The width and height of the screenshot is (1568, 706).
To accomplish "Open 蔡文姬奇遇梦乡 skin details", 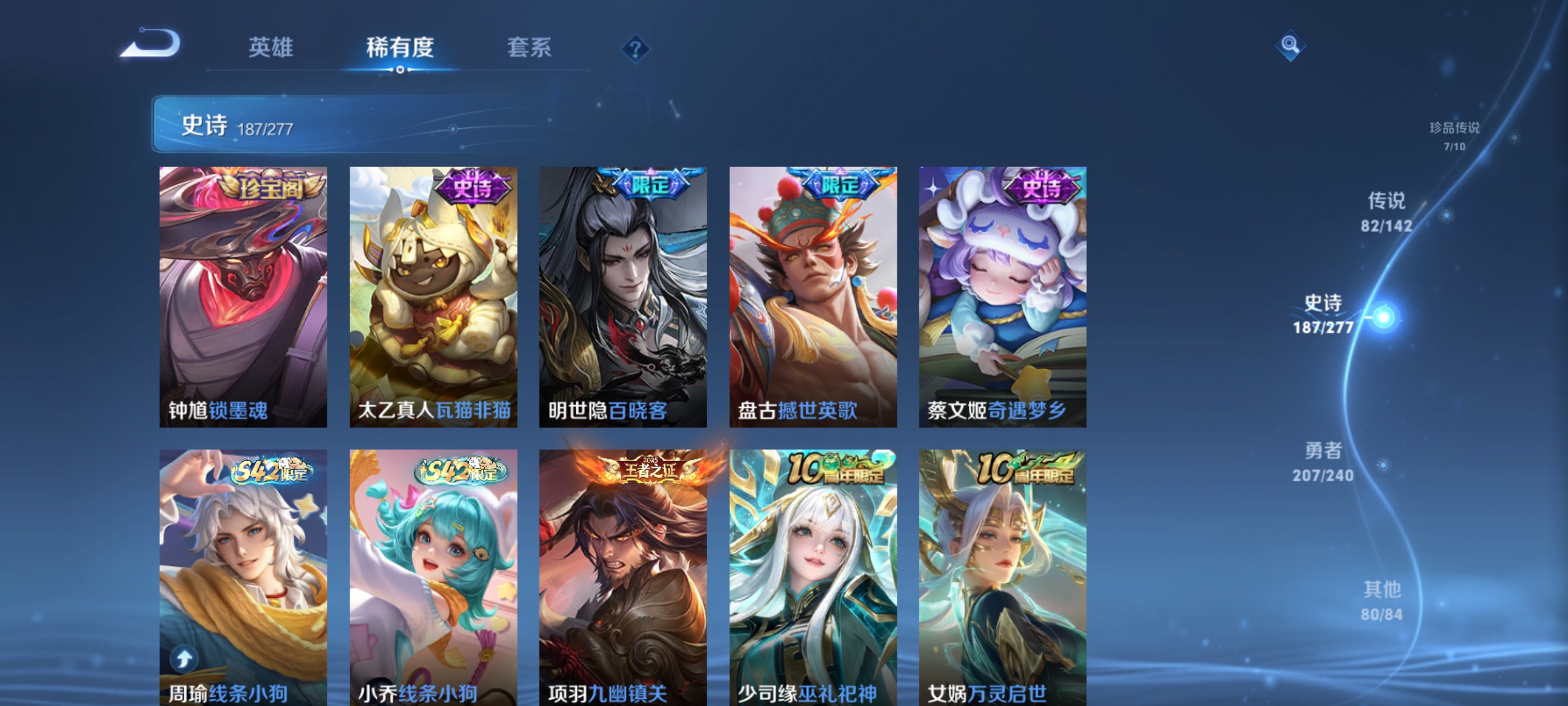I will (x=1001, y=299).
